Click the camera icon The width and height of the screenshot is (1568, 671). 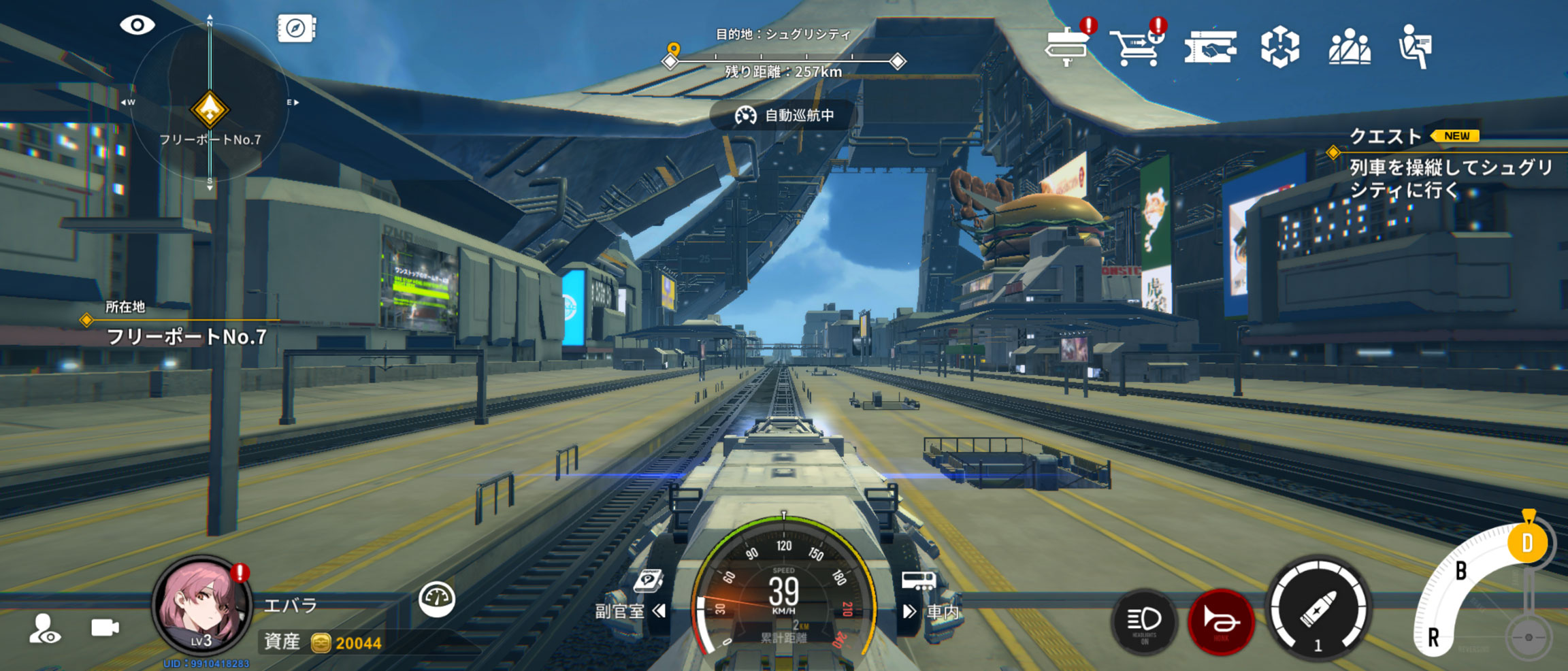pyautogui.click(x=105, y=627)
